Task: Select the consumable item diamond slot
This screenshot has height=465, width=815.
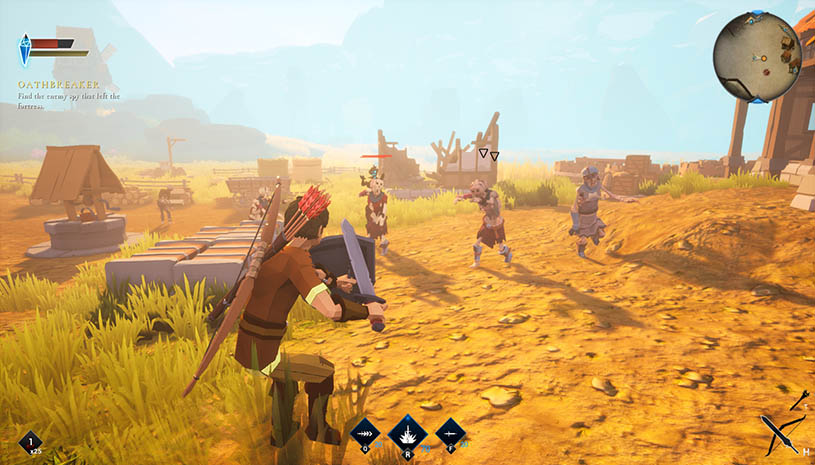Action: point(31,442)
